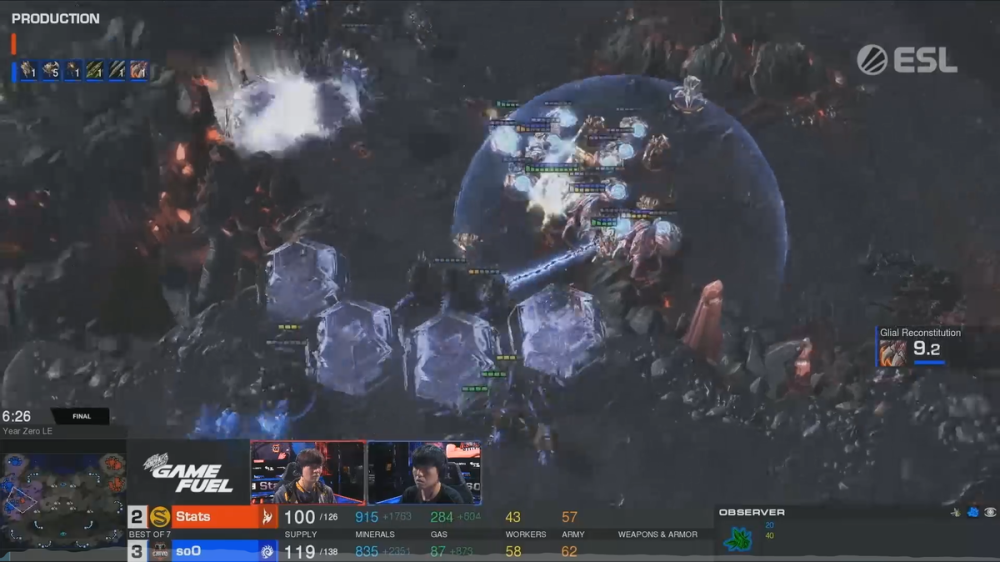Select the blue-framed soO webcam feed
Image resolution: width=1000 pixels, height=562 pixels.
click(424, 472)
